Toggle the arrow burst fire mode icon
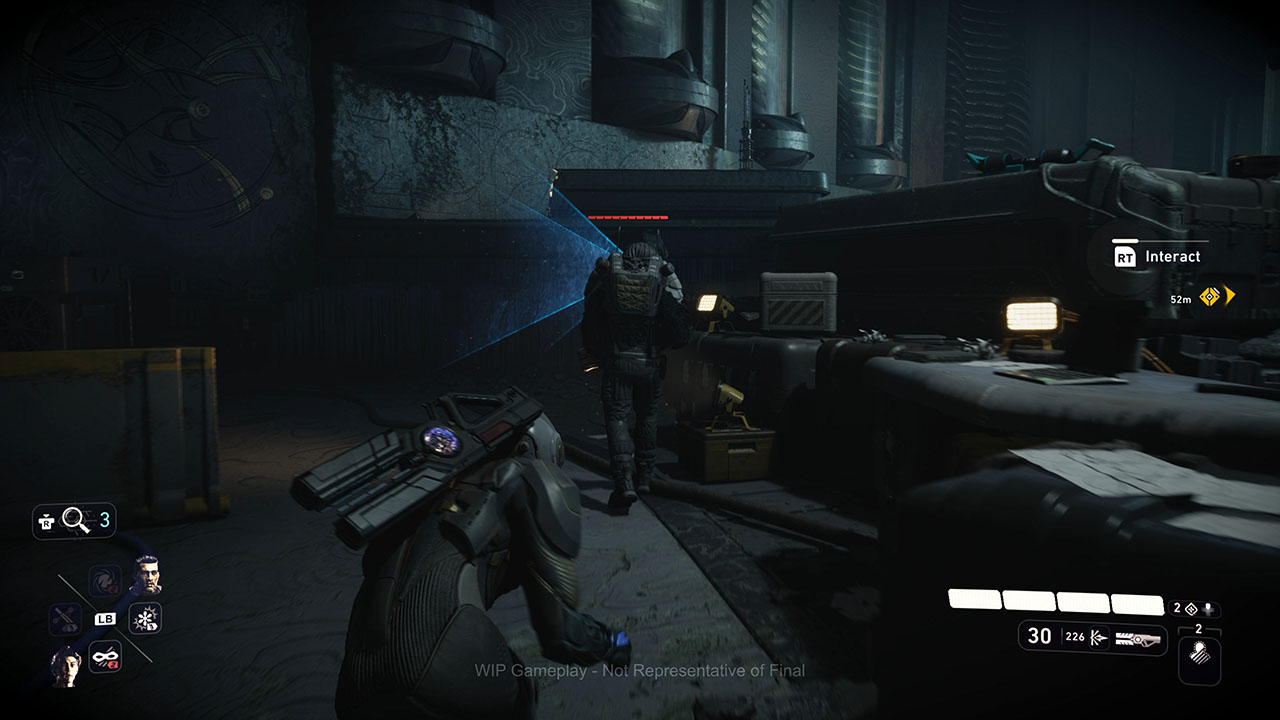Screen dimensions: 1280x720 pos(1101,636)
